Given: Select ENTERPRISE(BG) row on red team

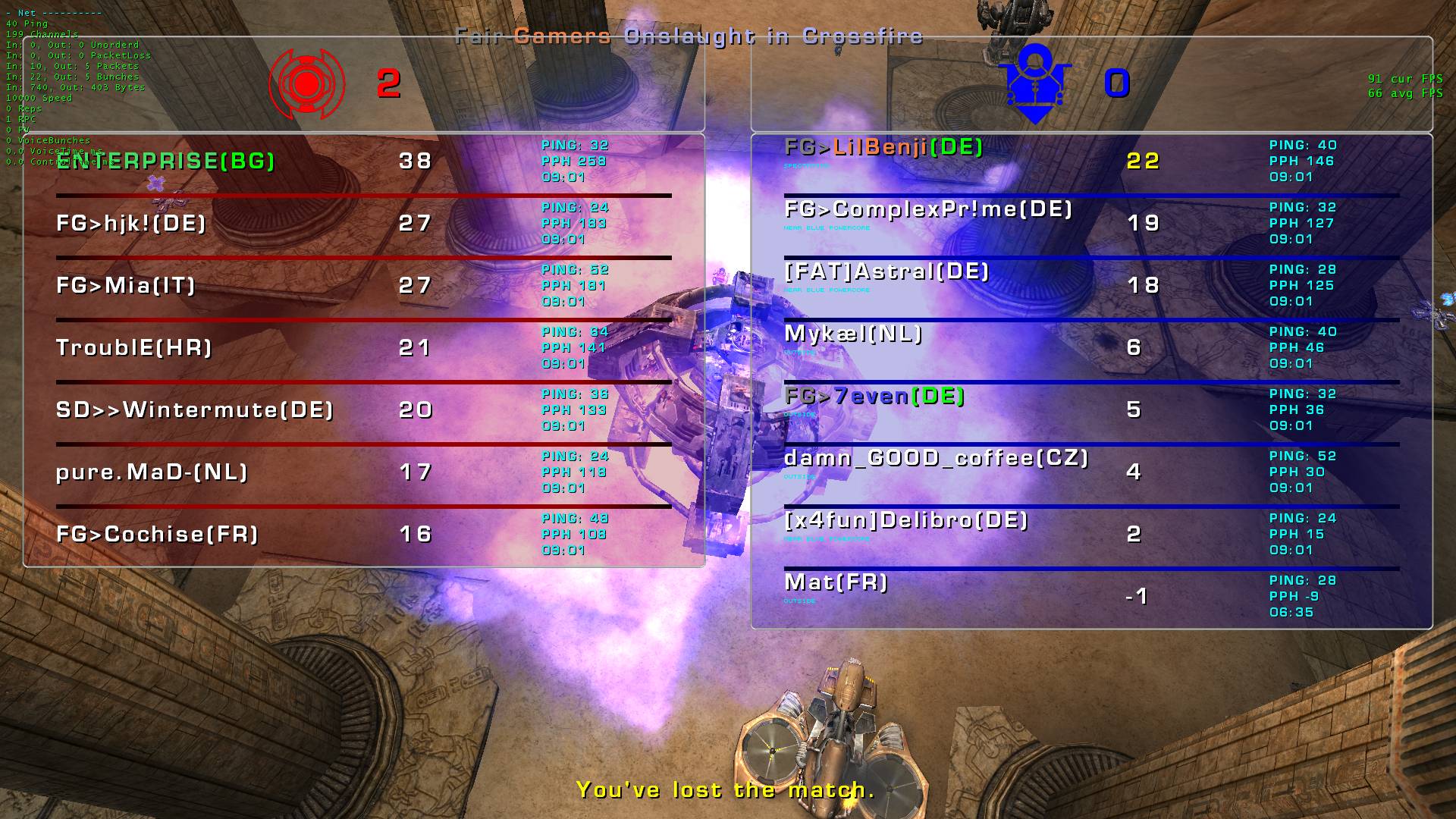Looking at the screenshot, I should [165, 161].
